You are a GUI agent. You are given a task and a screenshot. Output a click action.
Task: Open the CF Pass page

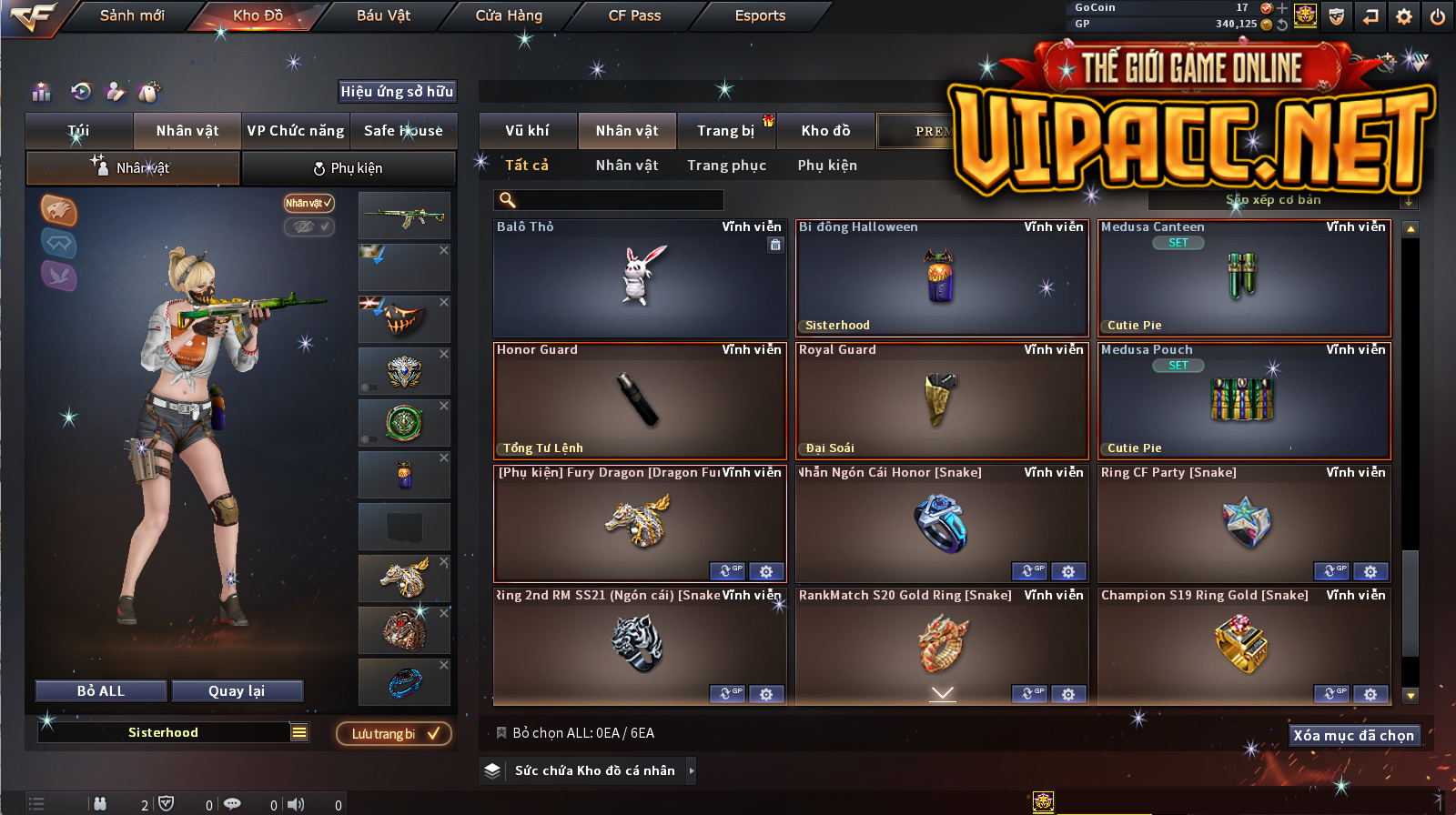tap(634, 15)
